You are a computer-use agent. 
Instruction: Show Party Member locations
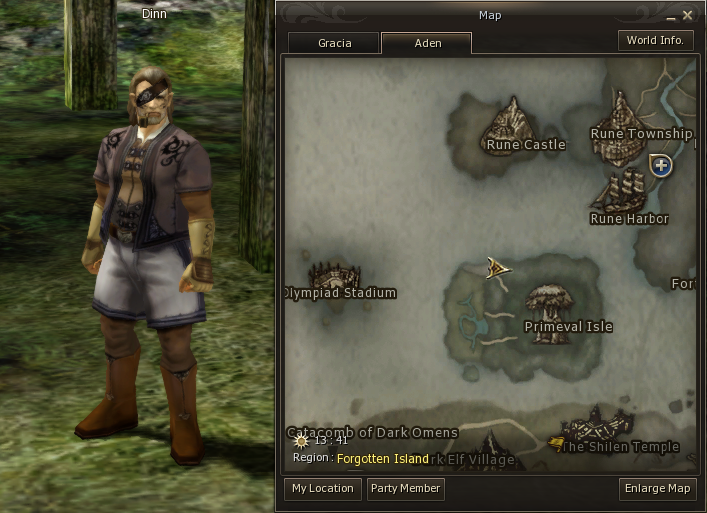[405, 489]
